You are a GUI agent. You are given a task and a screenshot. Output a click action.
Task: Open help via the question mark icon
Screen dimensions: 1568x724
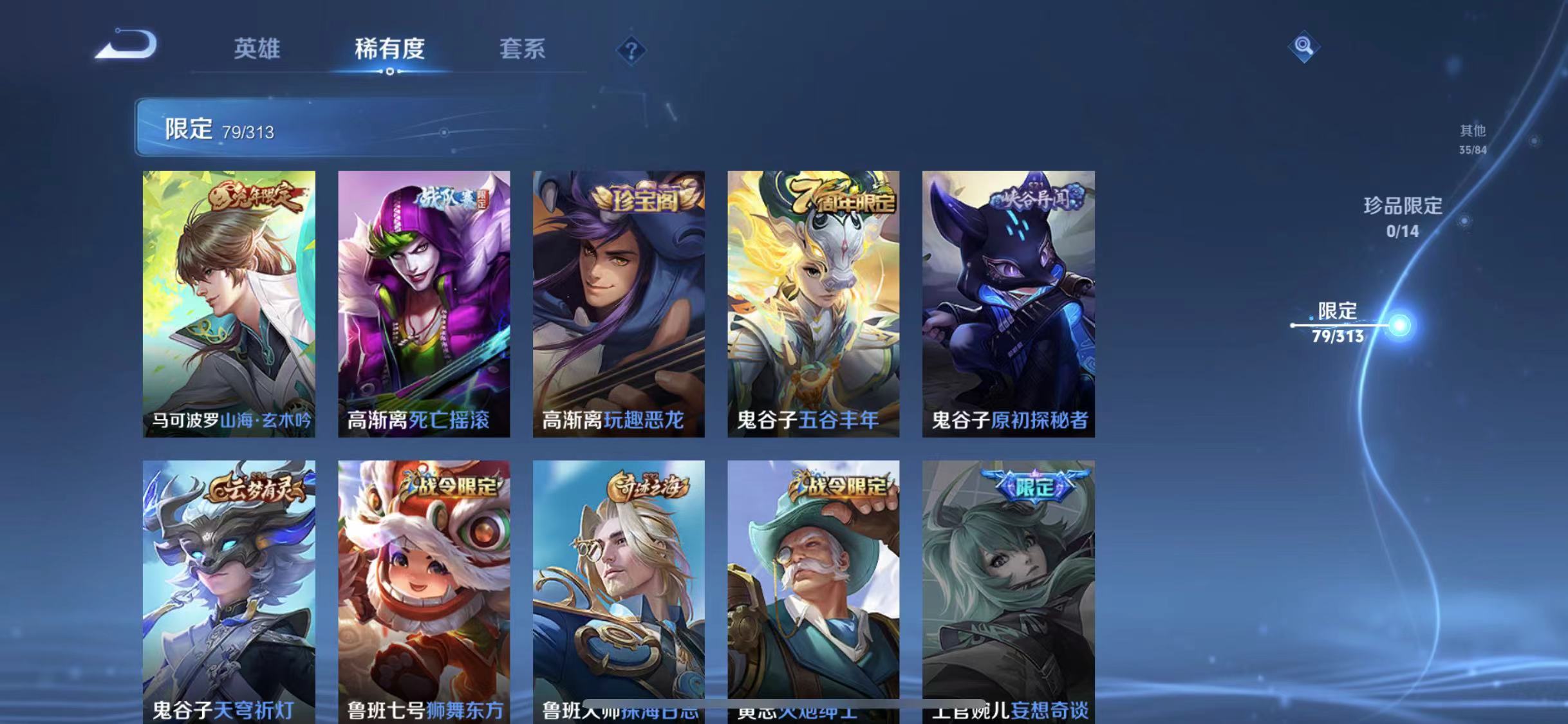pyautogui.click(x=633, y=50)
